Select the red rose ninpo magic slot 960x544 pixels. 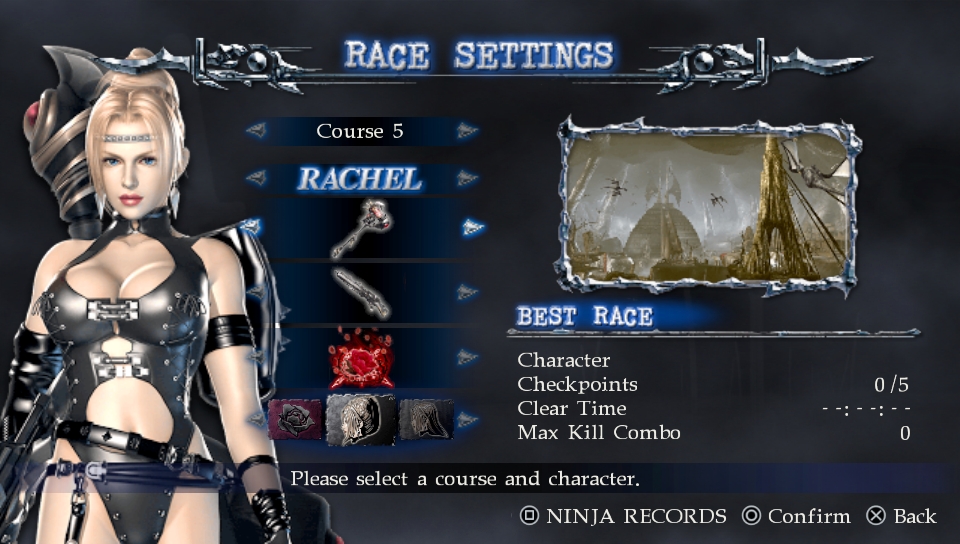click(x=360, y=357)
